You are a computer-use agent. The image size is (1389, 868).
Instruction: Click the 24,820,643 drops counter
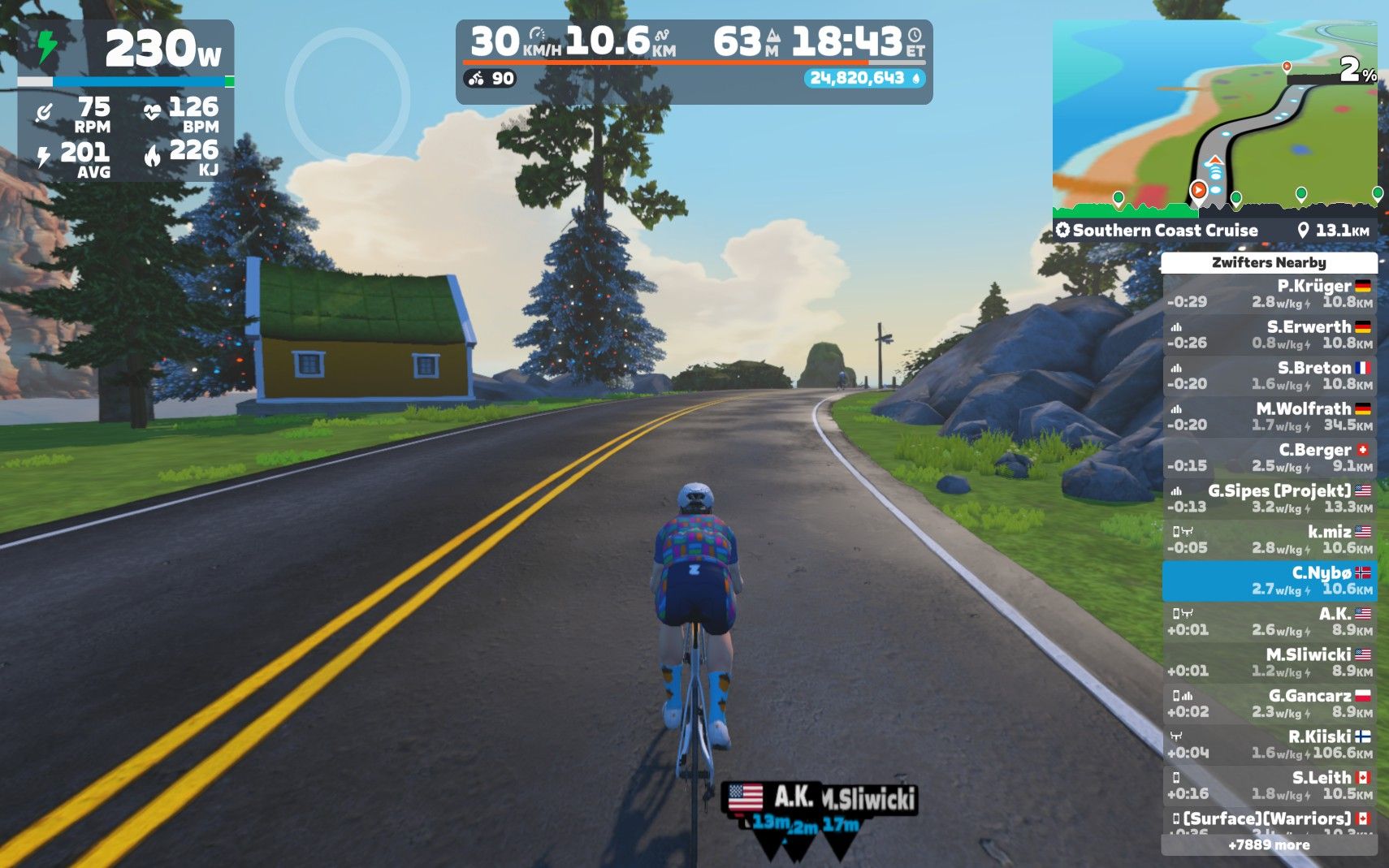coord(864,78)
